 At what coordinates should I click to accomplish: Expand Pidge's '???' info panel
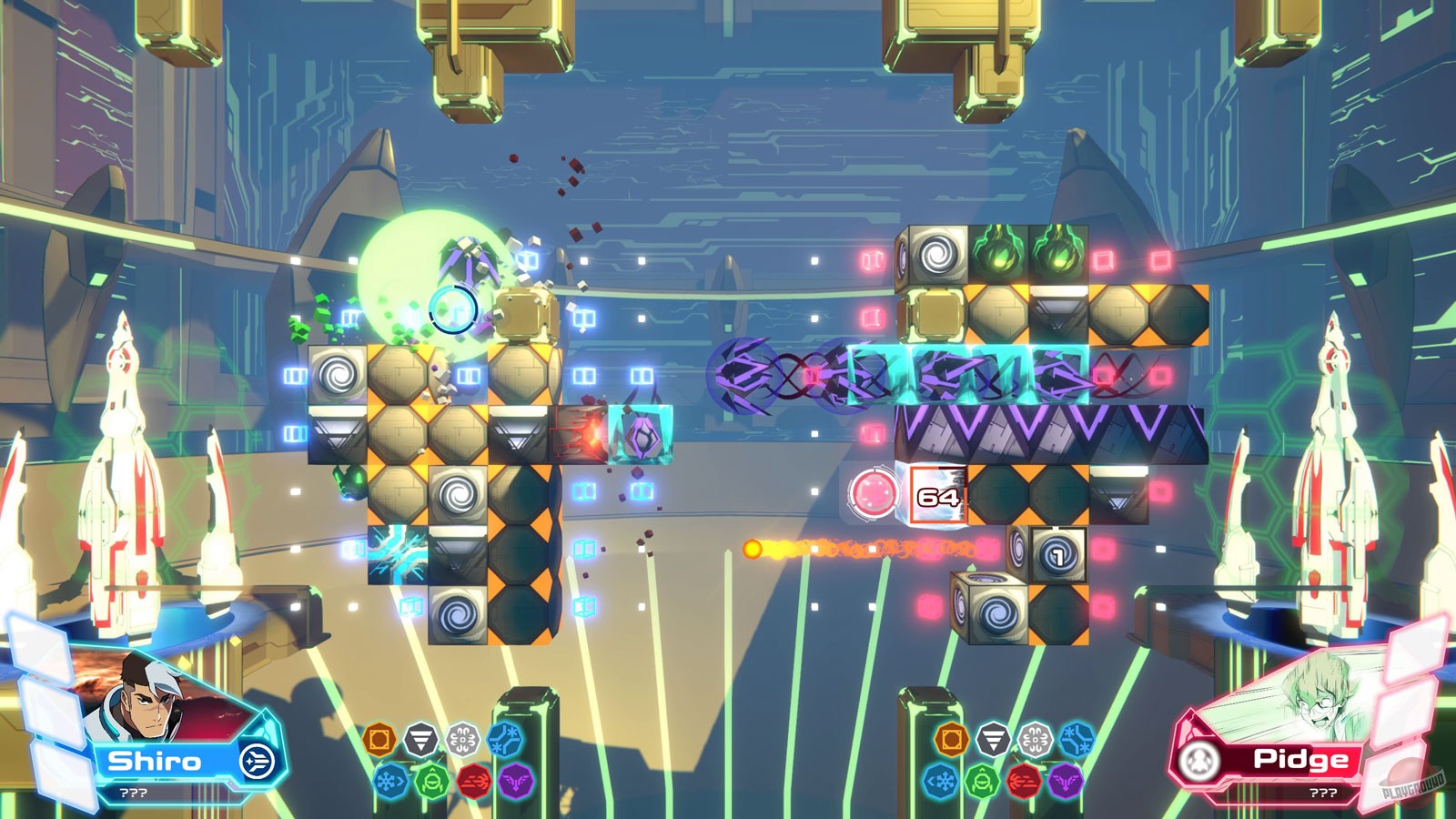pos(1322,793)
